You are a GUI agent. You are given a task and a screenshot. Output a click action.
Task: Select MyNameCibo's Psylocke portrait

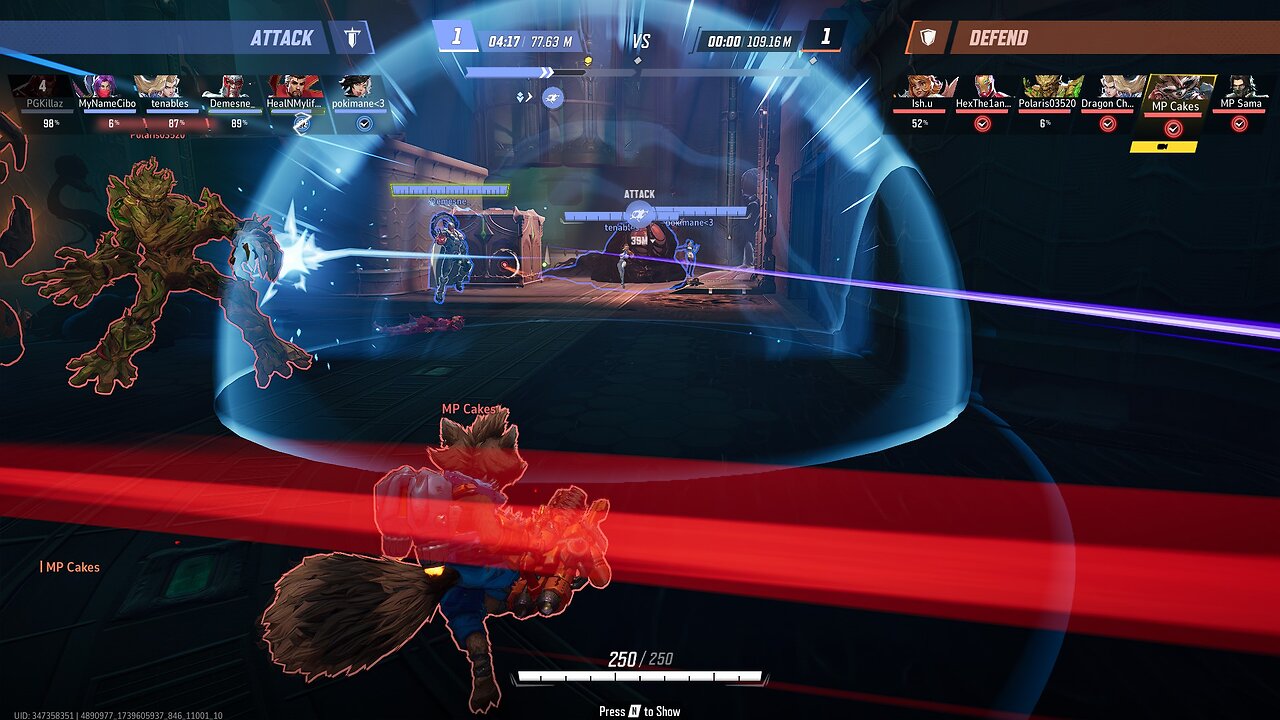pyautogui.click(x=105, y=88)
